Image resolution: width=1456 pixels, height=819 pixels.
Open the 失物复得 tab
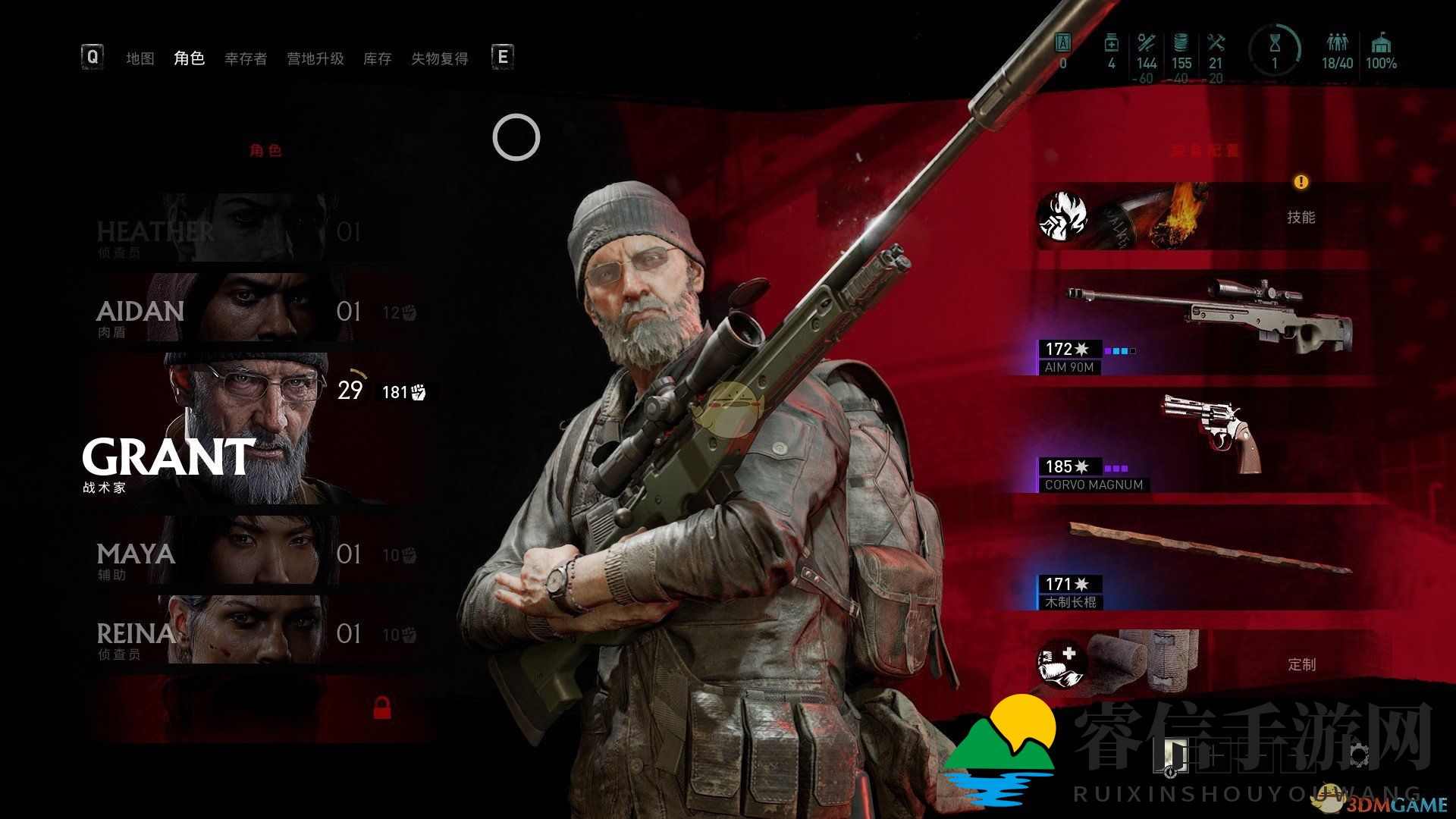click(x=440, y=58)
